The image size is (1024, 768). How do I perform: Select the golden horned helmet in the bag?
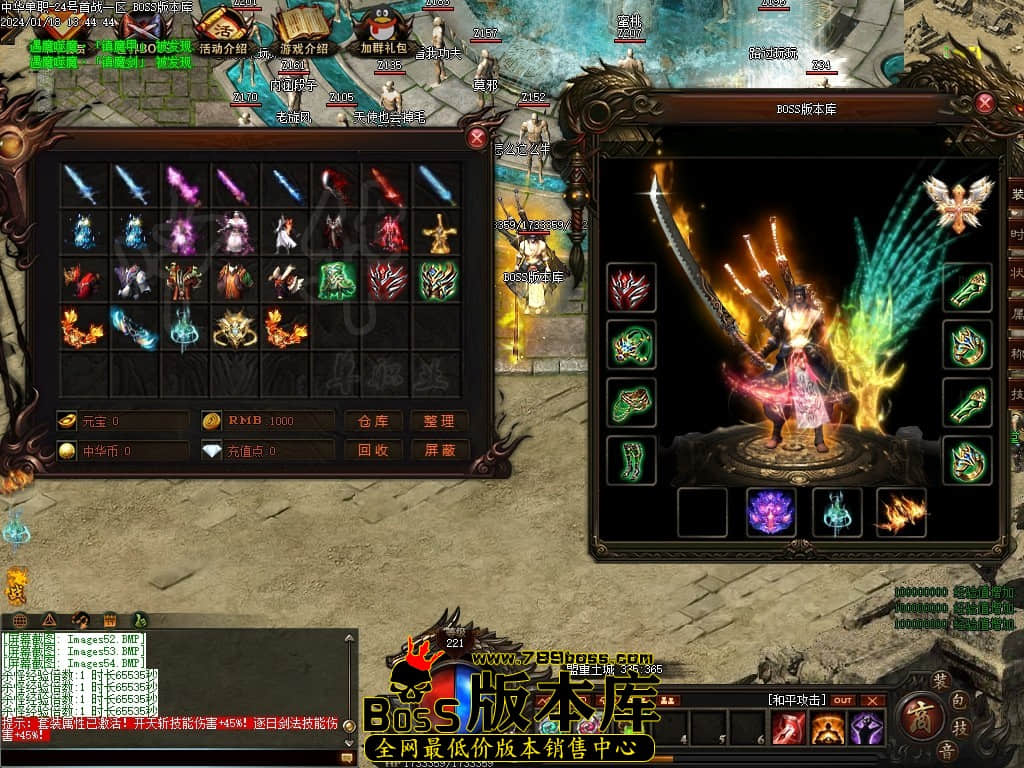click(234, 328)
